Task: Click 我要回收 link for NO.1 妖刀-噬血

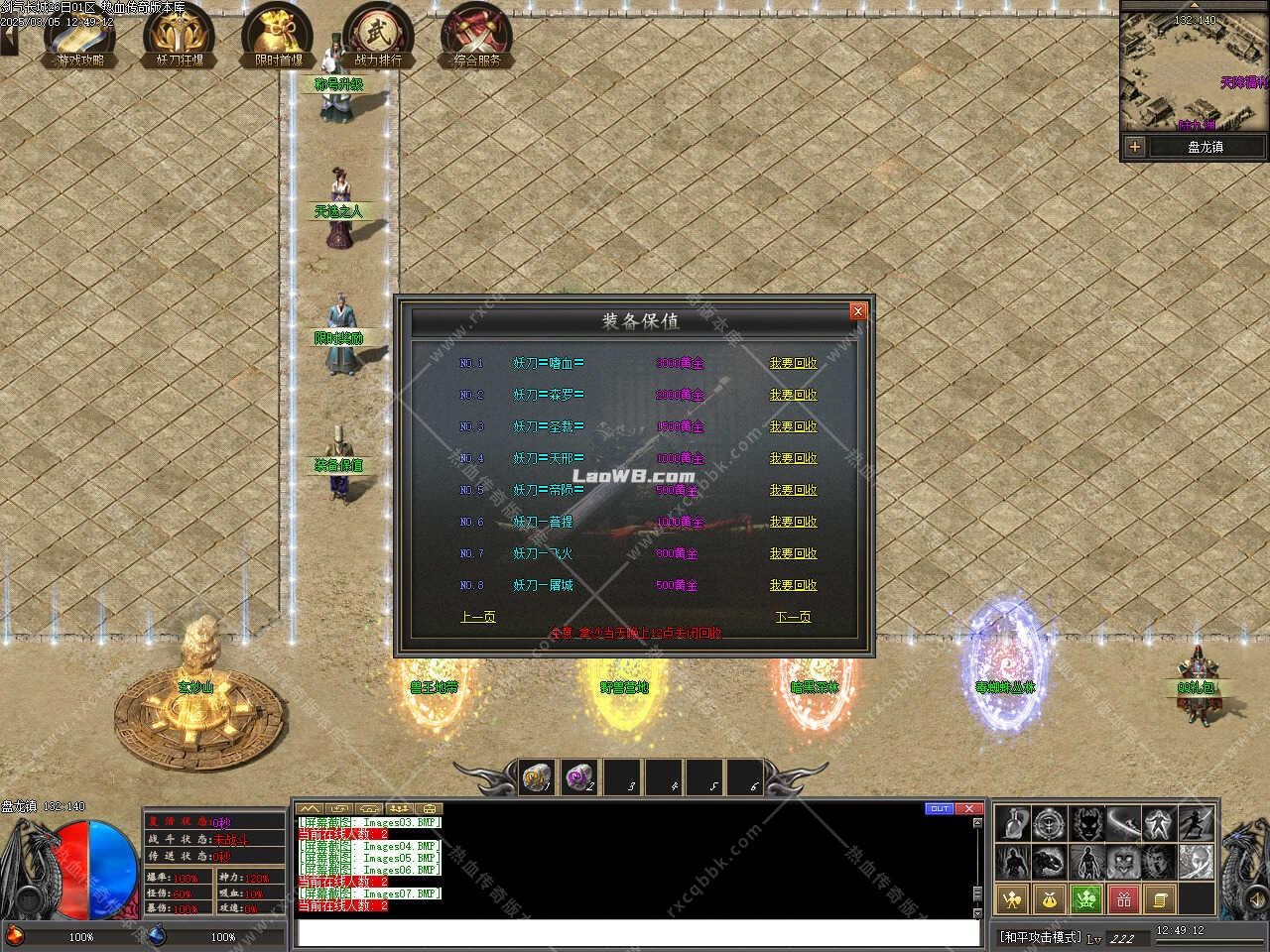Action: point(793,363)
